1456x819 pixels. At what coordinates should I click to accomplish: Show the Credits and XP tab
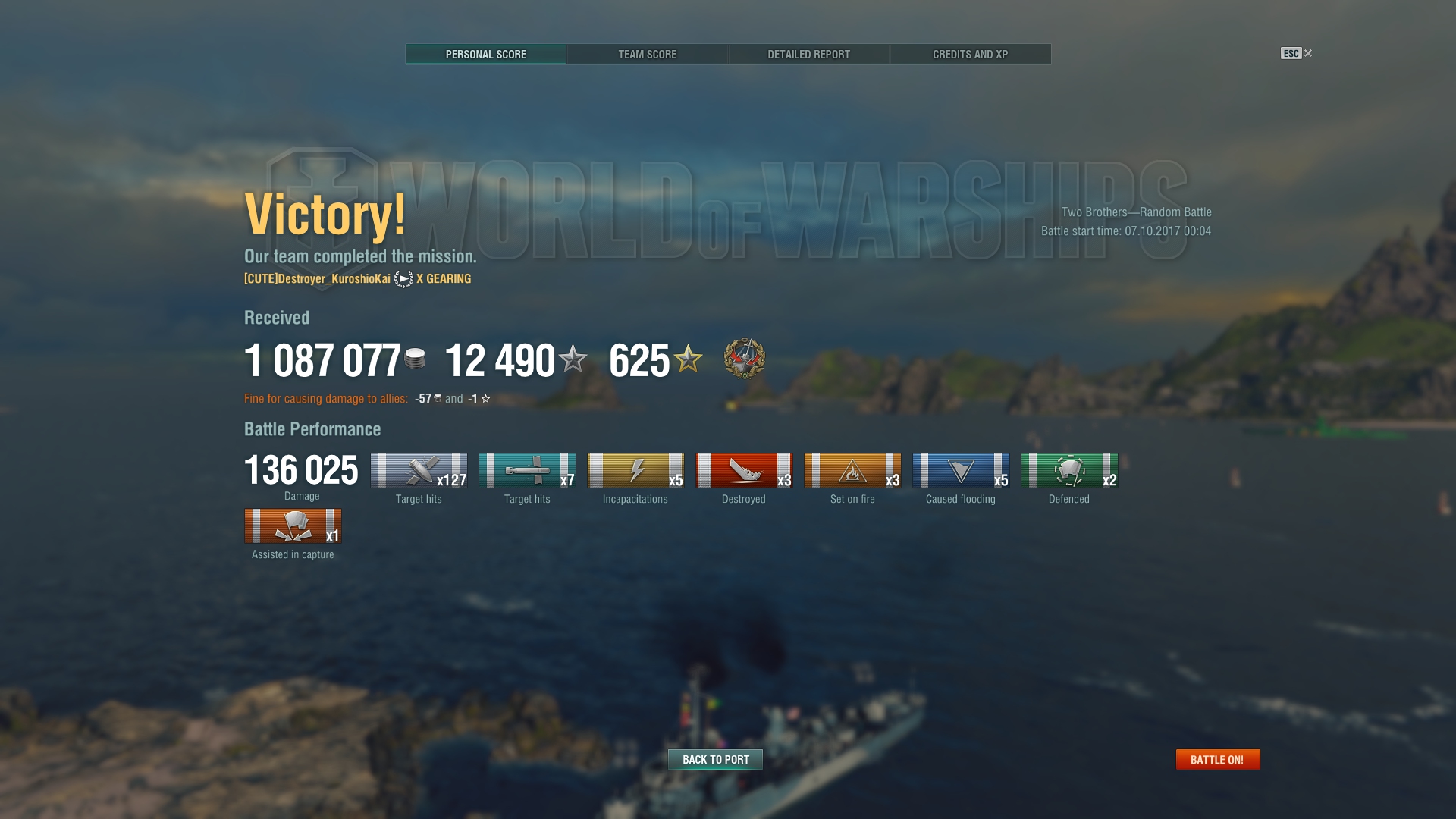click(x=970, y=55)
